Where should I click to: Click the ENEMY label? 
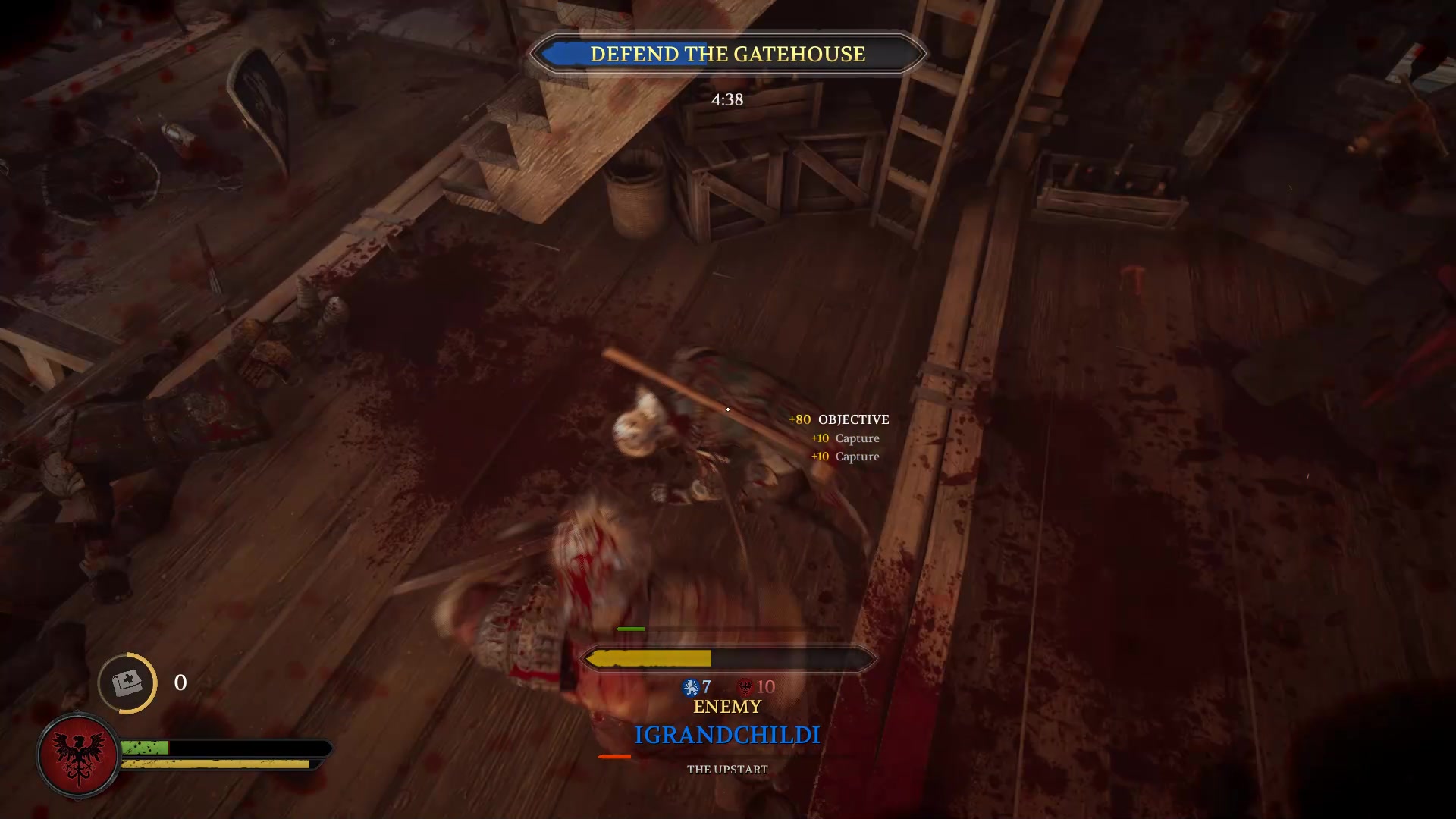pyautogui.click(x=726, y=707)
